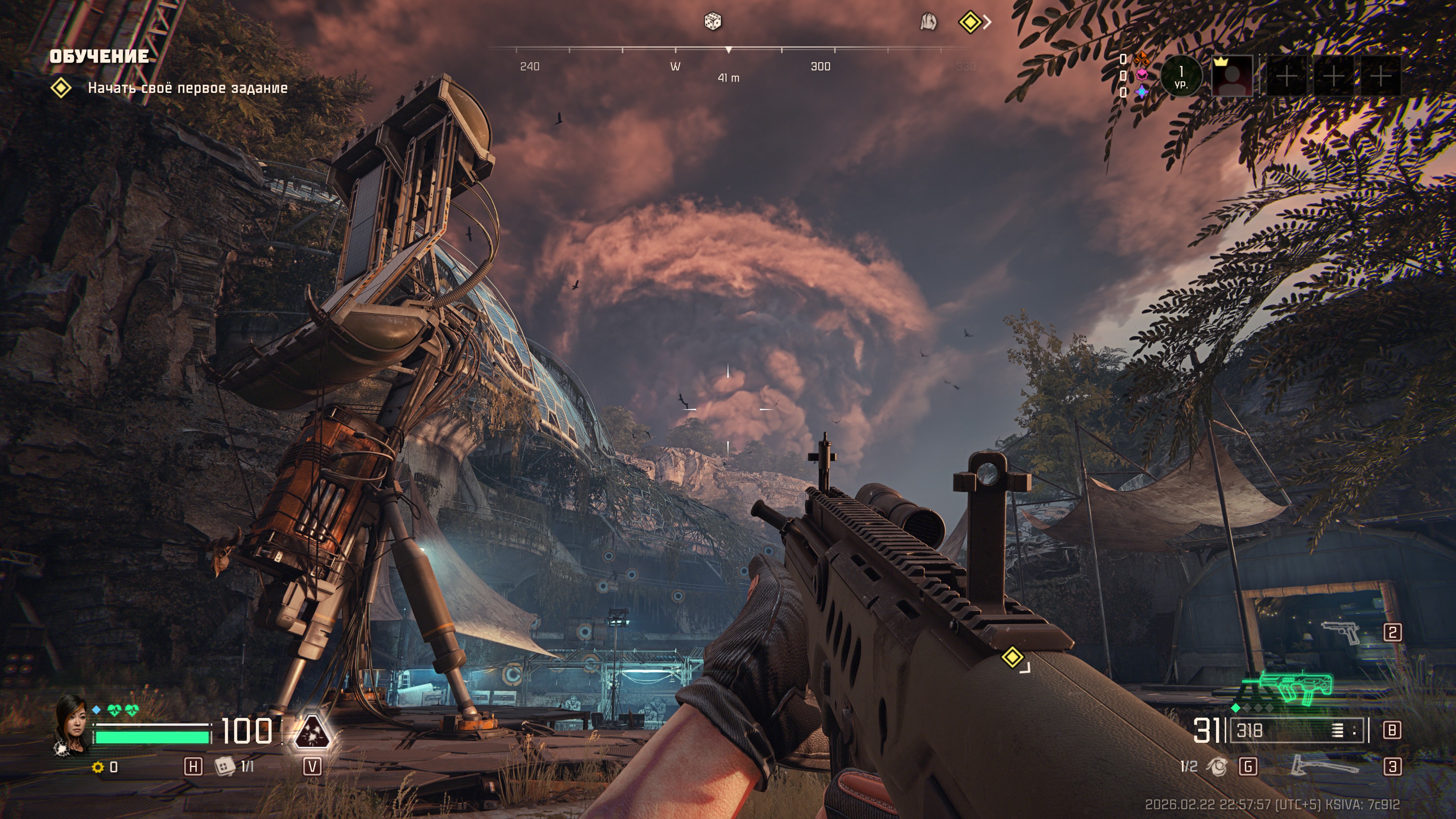Click the yellow diamond objective waypoint marker

(x=1012, y=657)
